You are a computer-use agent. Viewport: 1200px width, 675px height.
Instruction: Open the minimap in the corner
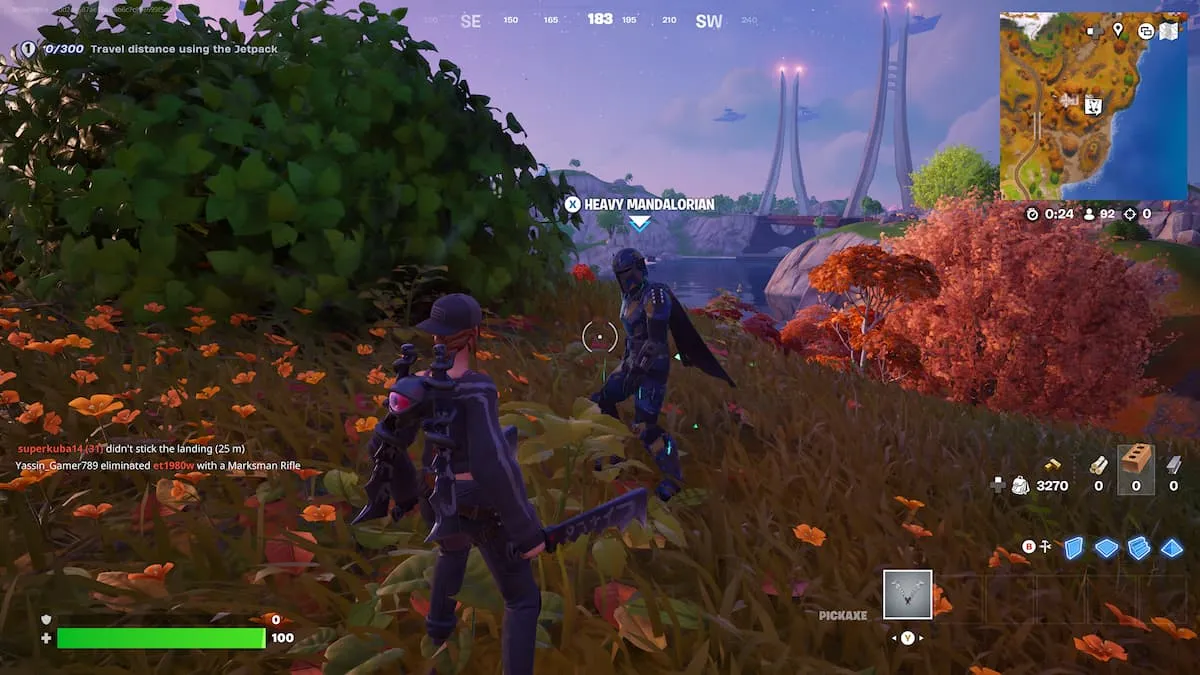1093,106
